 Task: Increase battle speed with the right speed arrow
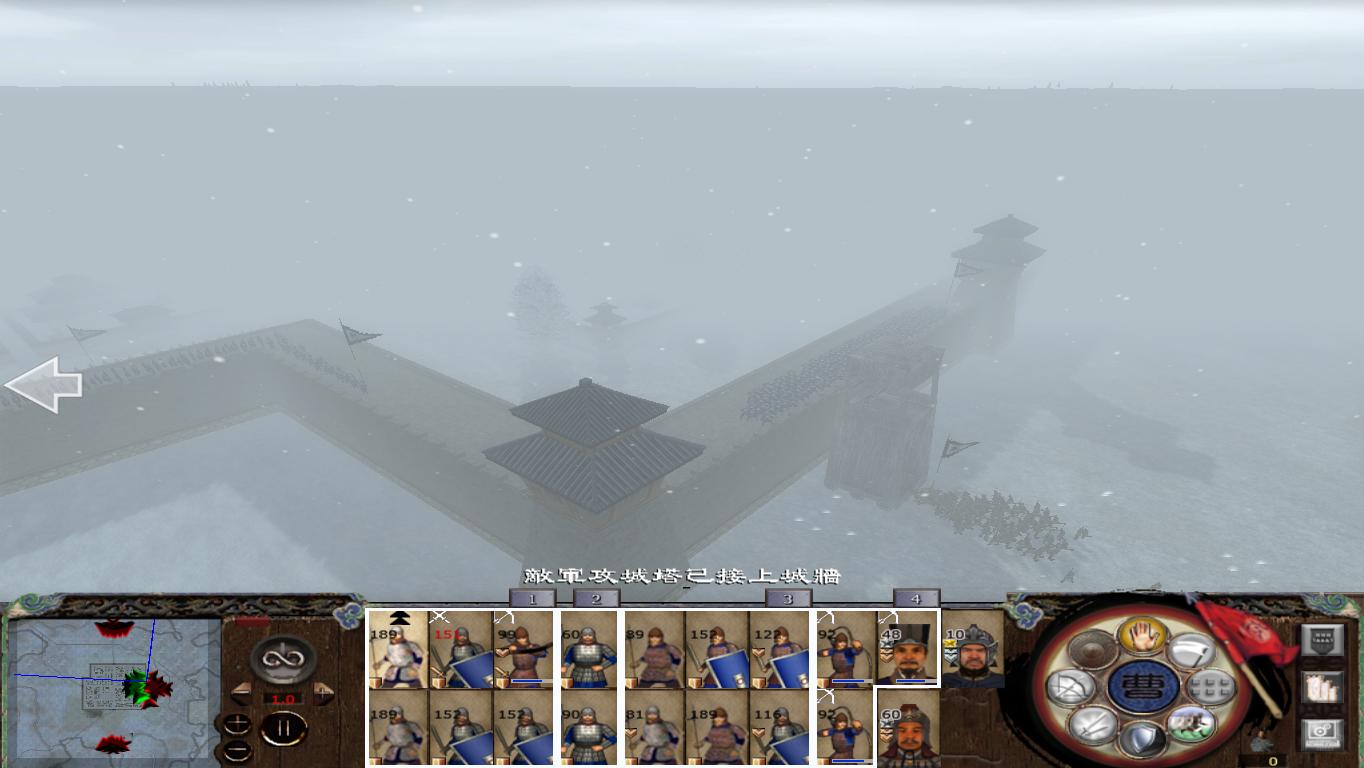[x=322, y=692]
